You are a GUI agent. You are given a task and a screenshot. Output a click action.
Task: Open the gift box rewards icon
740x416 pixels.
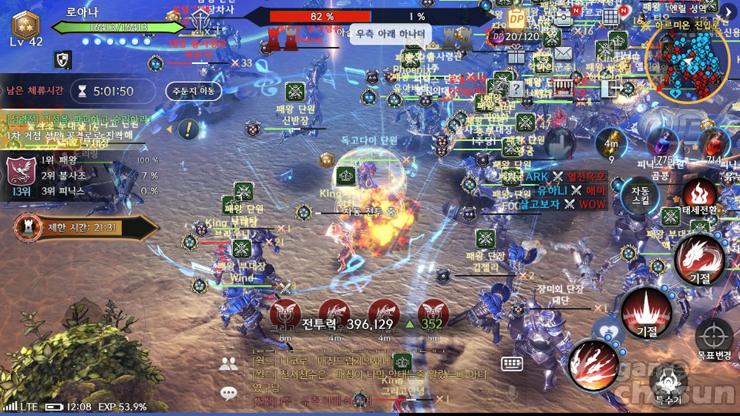click(x=516, y=54)
